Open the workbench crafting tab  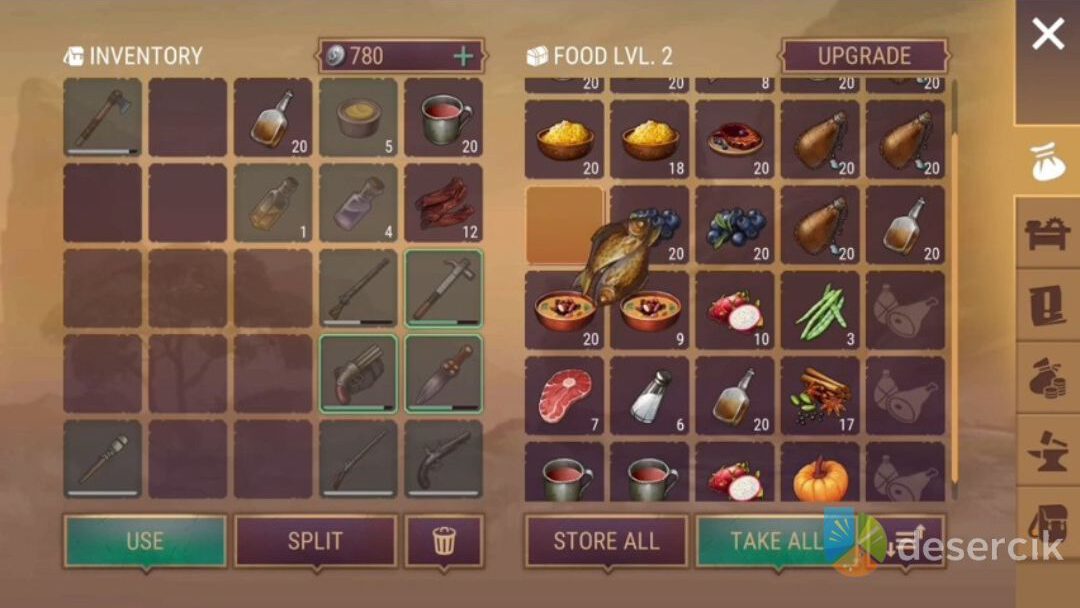tap(1047, 233)
